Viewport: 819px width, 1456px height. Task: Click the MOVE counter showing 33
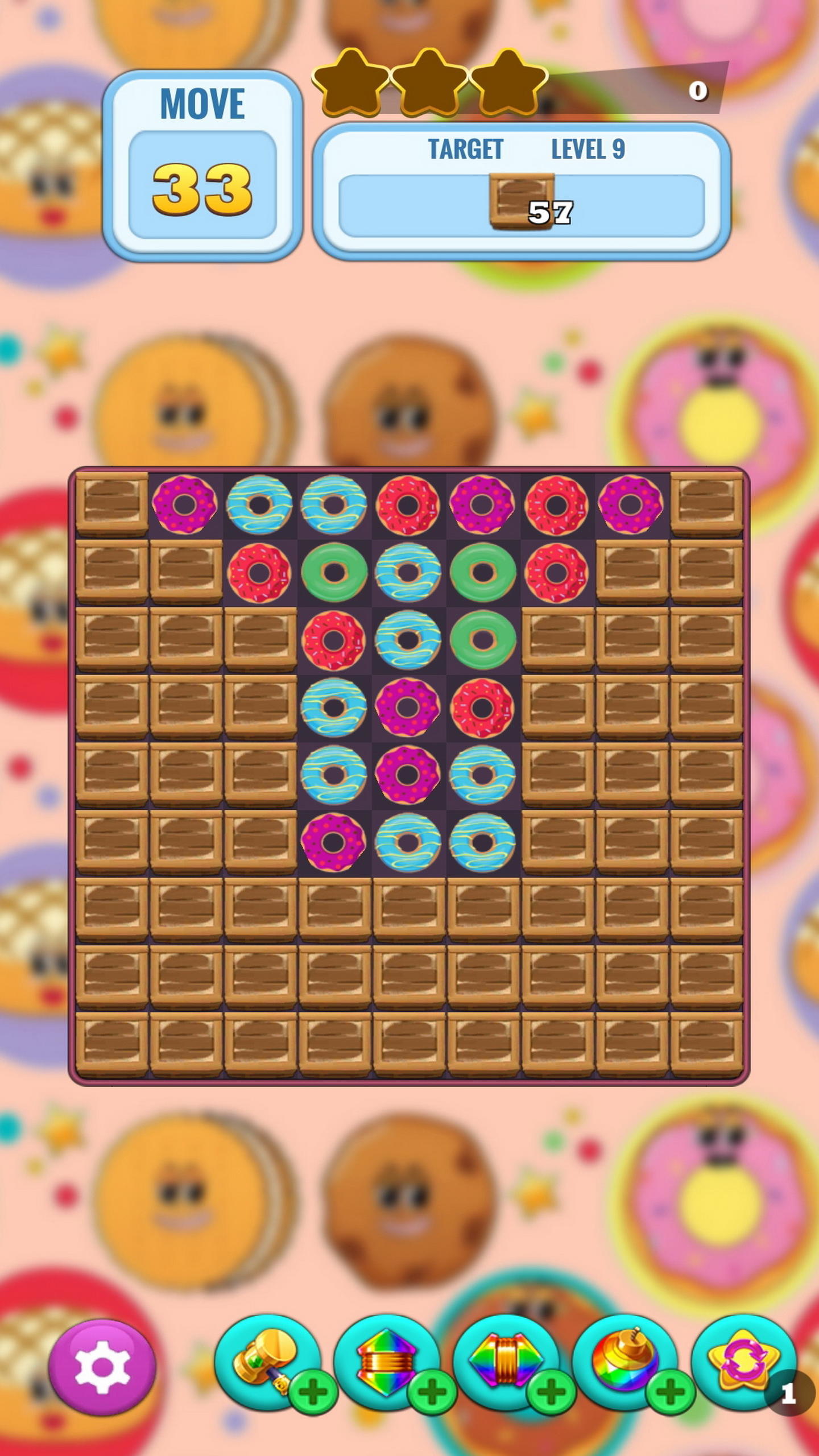click(202, 188)
